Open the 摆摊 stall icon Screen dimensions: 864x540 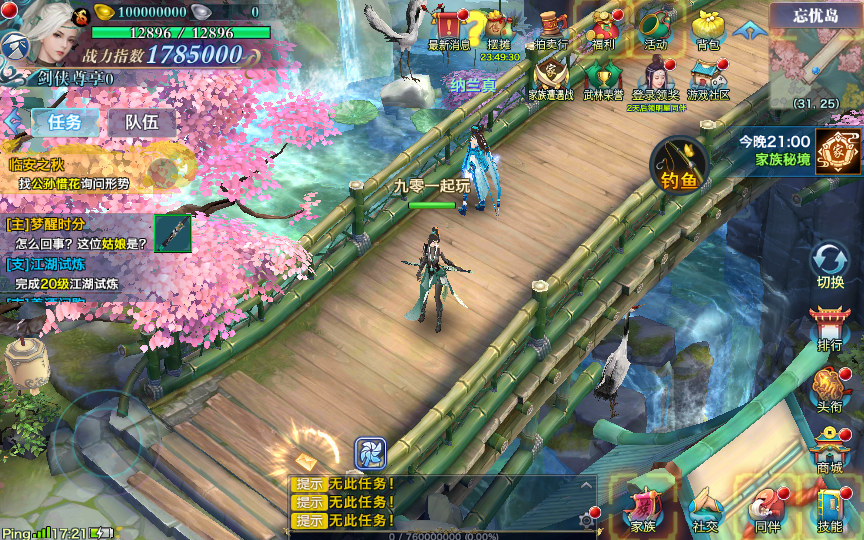(498, 28)
